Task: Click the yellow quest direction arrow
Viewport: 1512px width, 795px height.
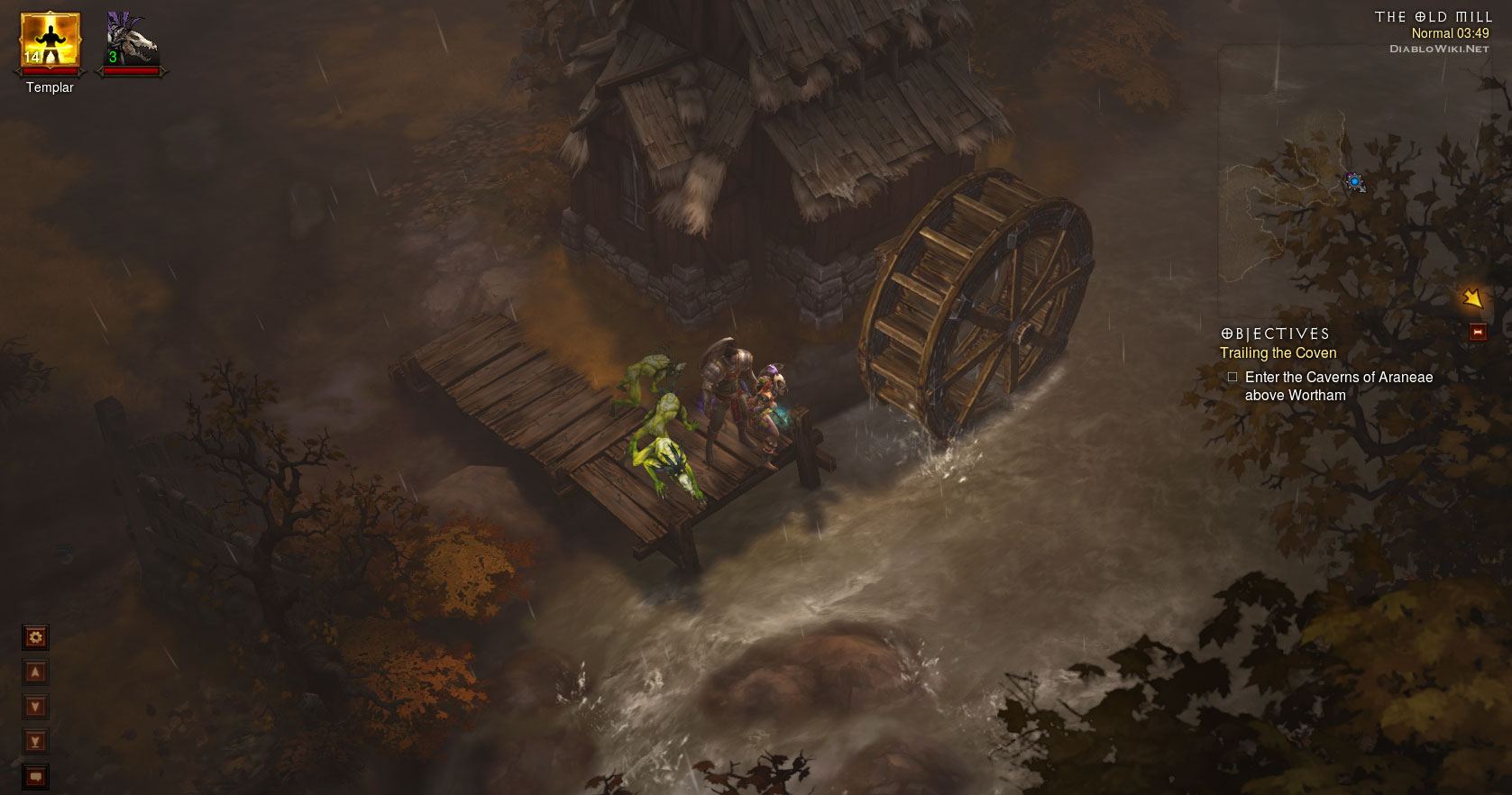Action: click(x=1471, y=297)
